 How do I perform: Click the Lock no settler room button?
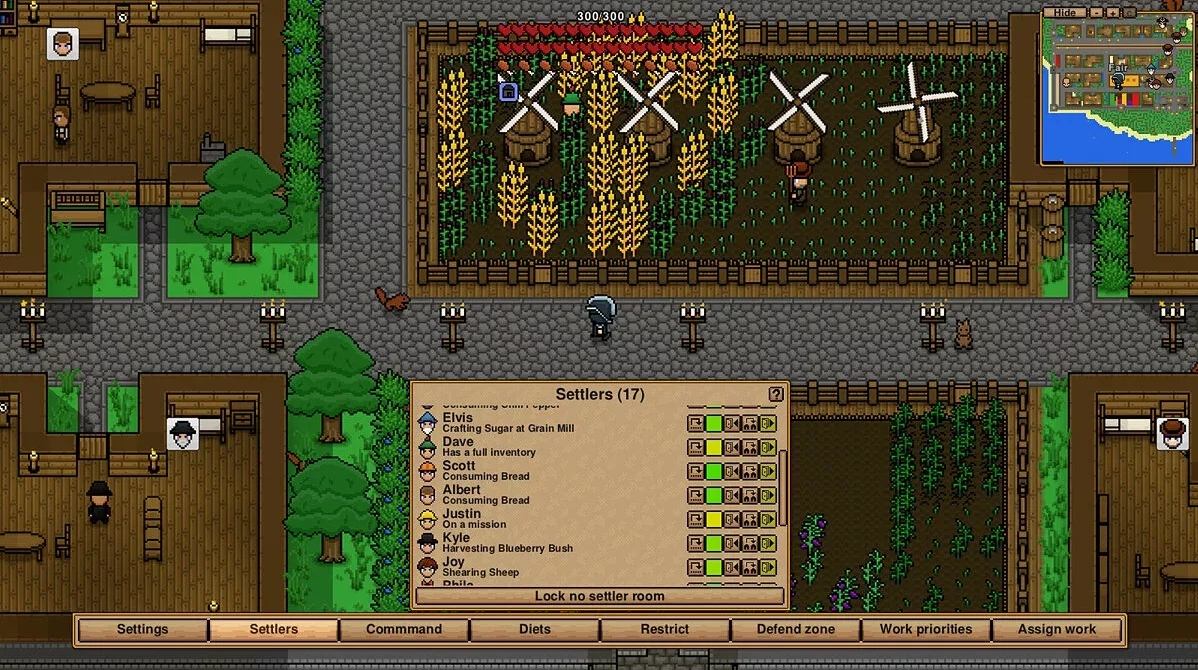[x=599, y=596]
